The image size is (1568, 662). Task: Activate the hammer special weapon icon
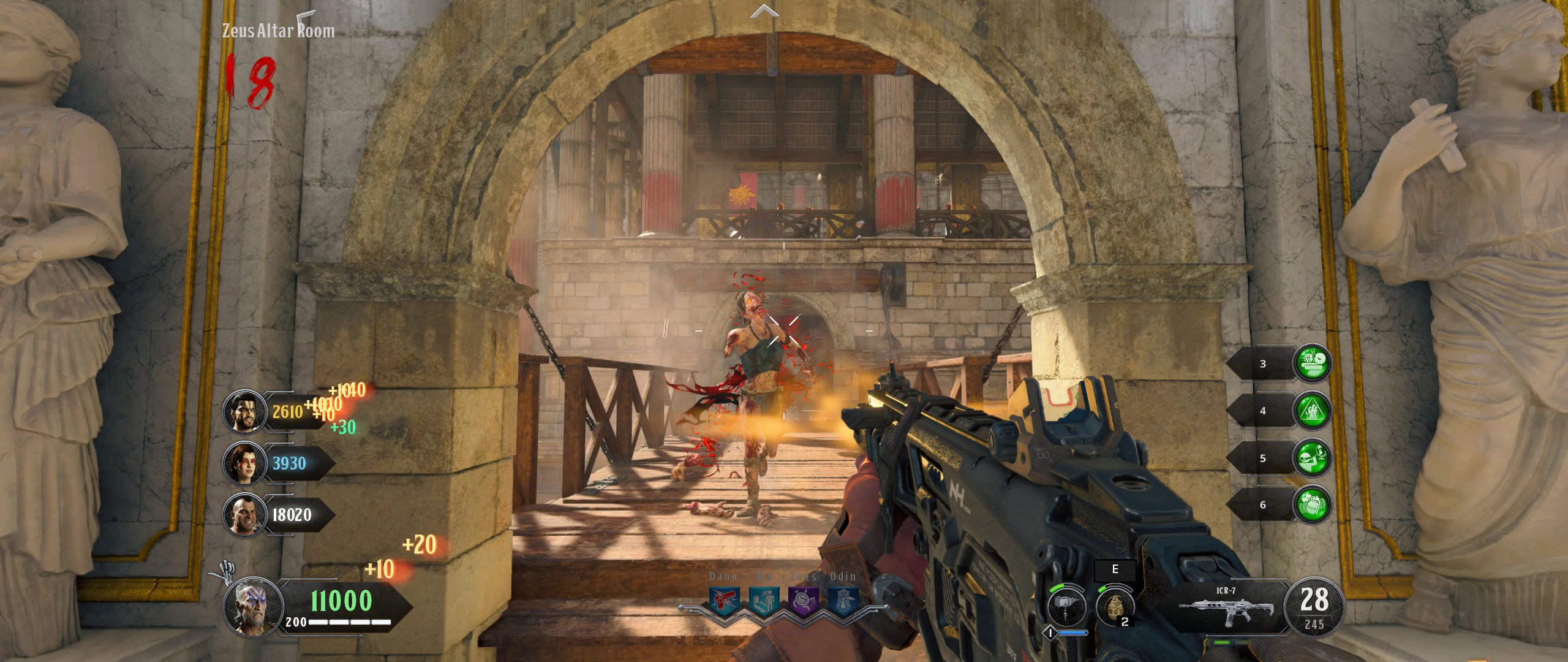(x=1066, y=606)
